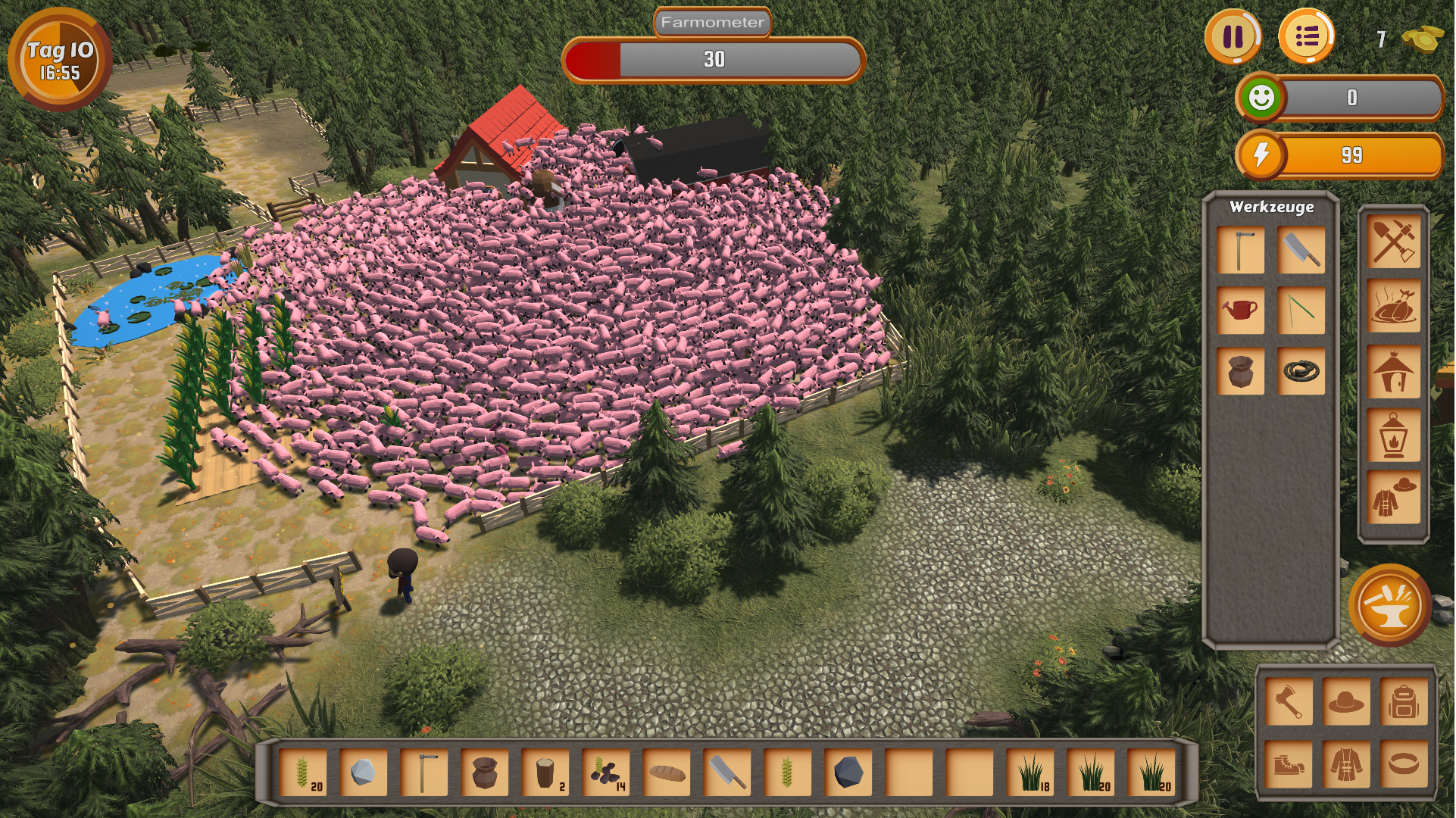Choose the ring equipment slot
The image size is (1456, 818).
coord(1403,764)
